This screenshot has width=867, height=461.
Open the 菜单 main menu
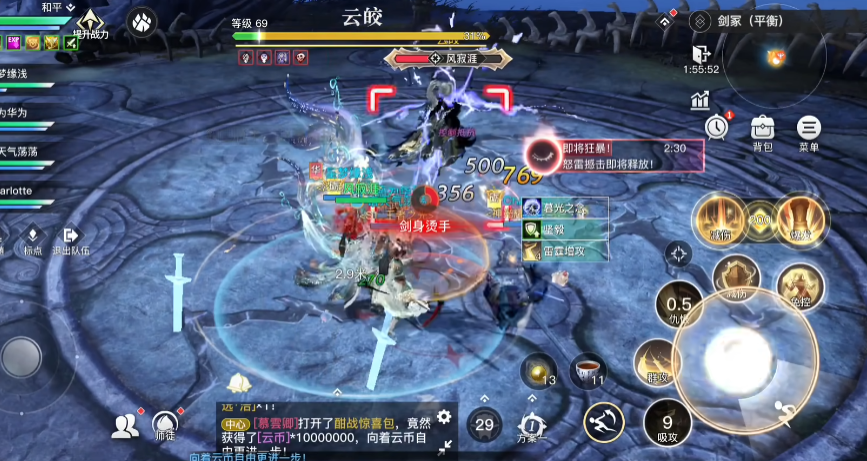[809, 129]
